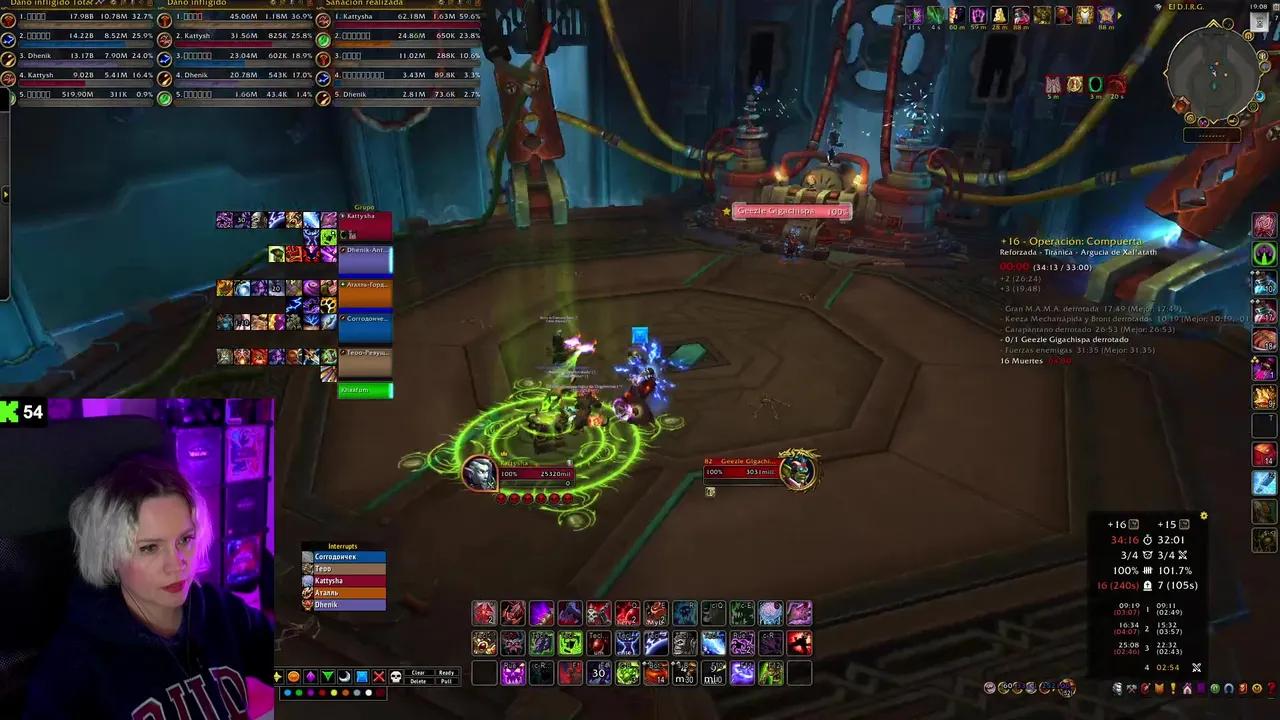Viewport: 1280px width, 720px height.
Task: Select the skull raid marker icon
Action: click(397, 676)
